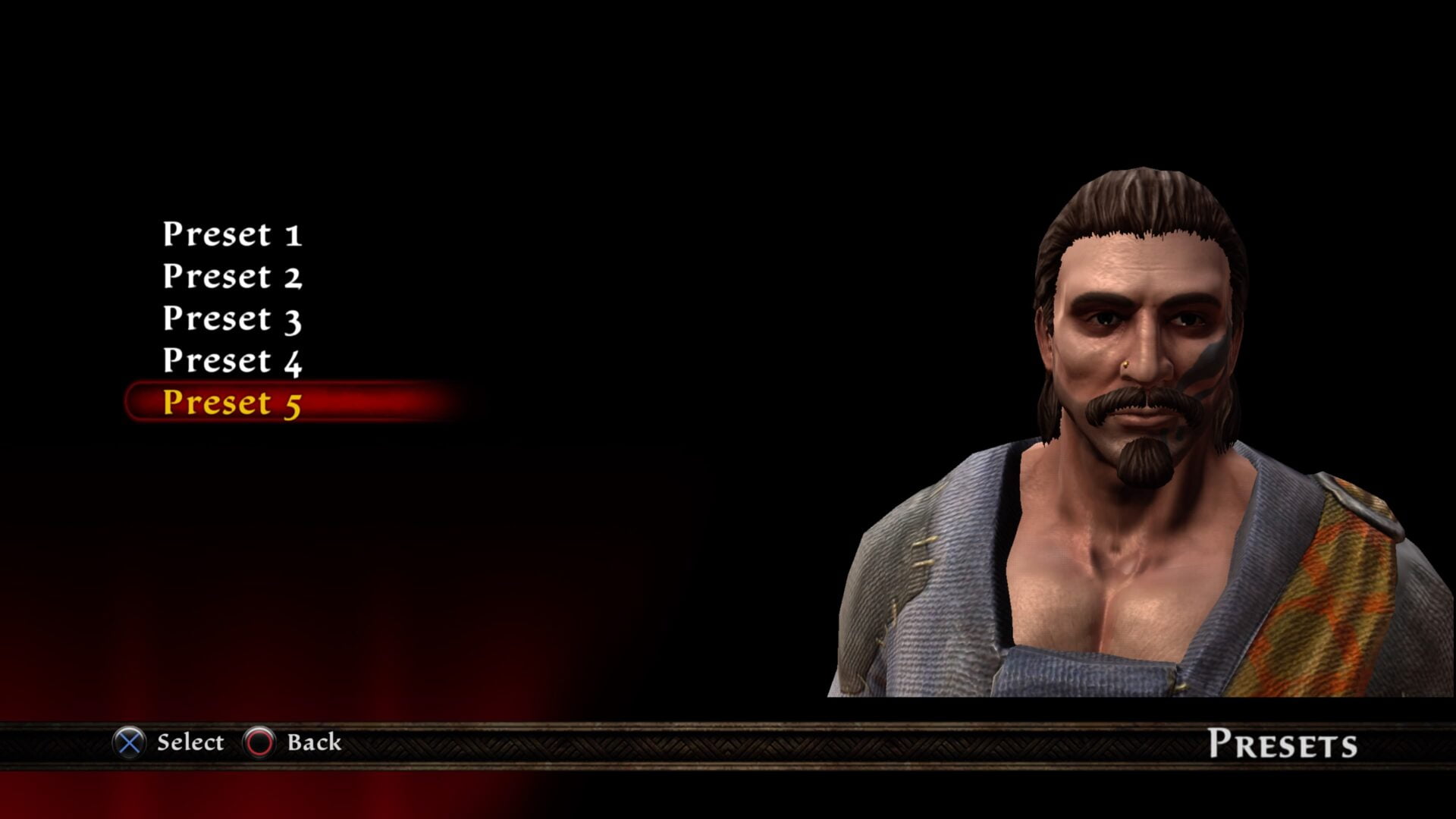Image resolution: width=1456 pixels, height=819 pixels.
Task: Switch to Preset 4
Action: point(232,361)
